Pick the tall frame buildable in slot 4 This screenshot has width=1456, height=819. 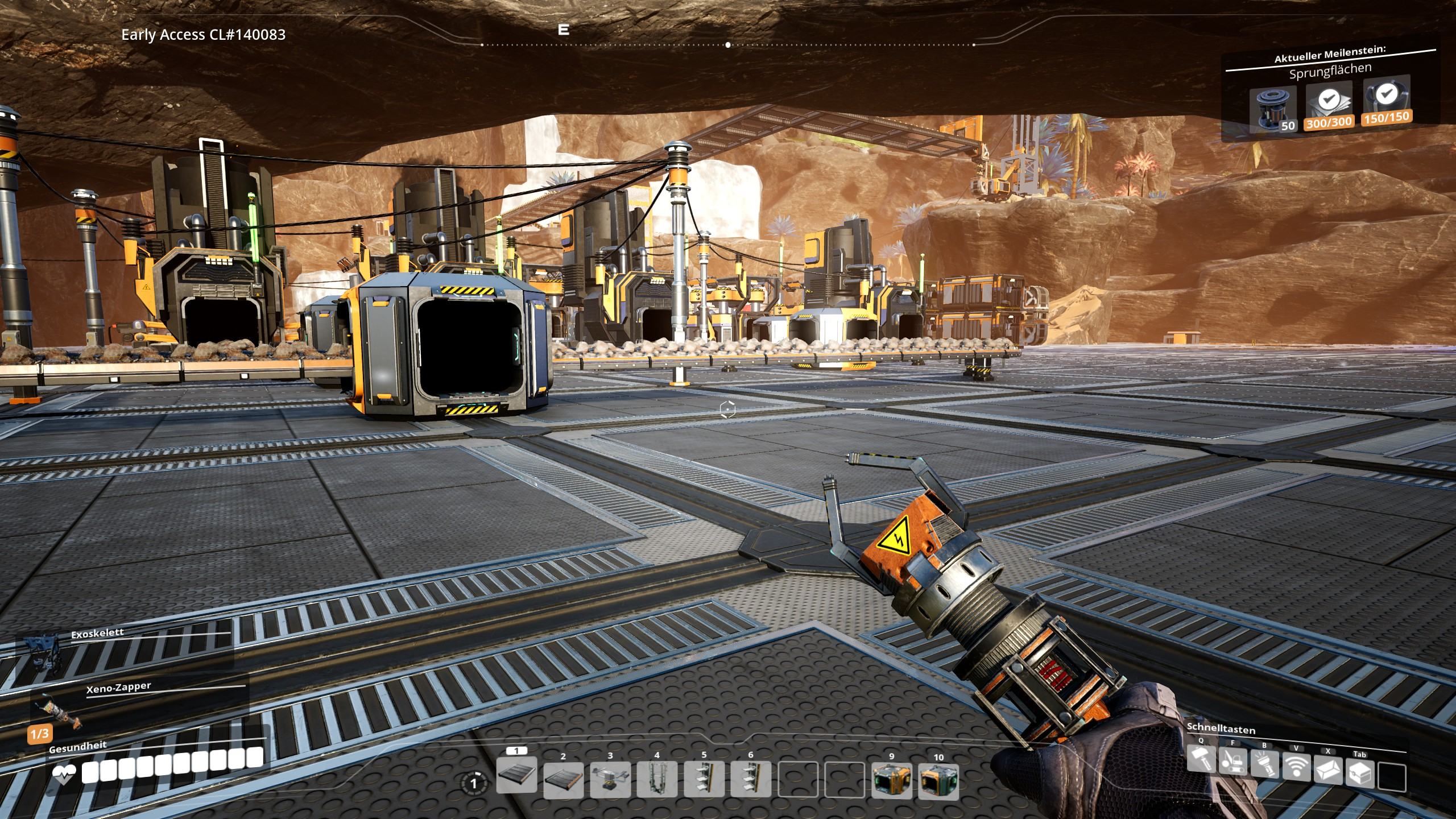coord(657,779)
